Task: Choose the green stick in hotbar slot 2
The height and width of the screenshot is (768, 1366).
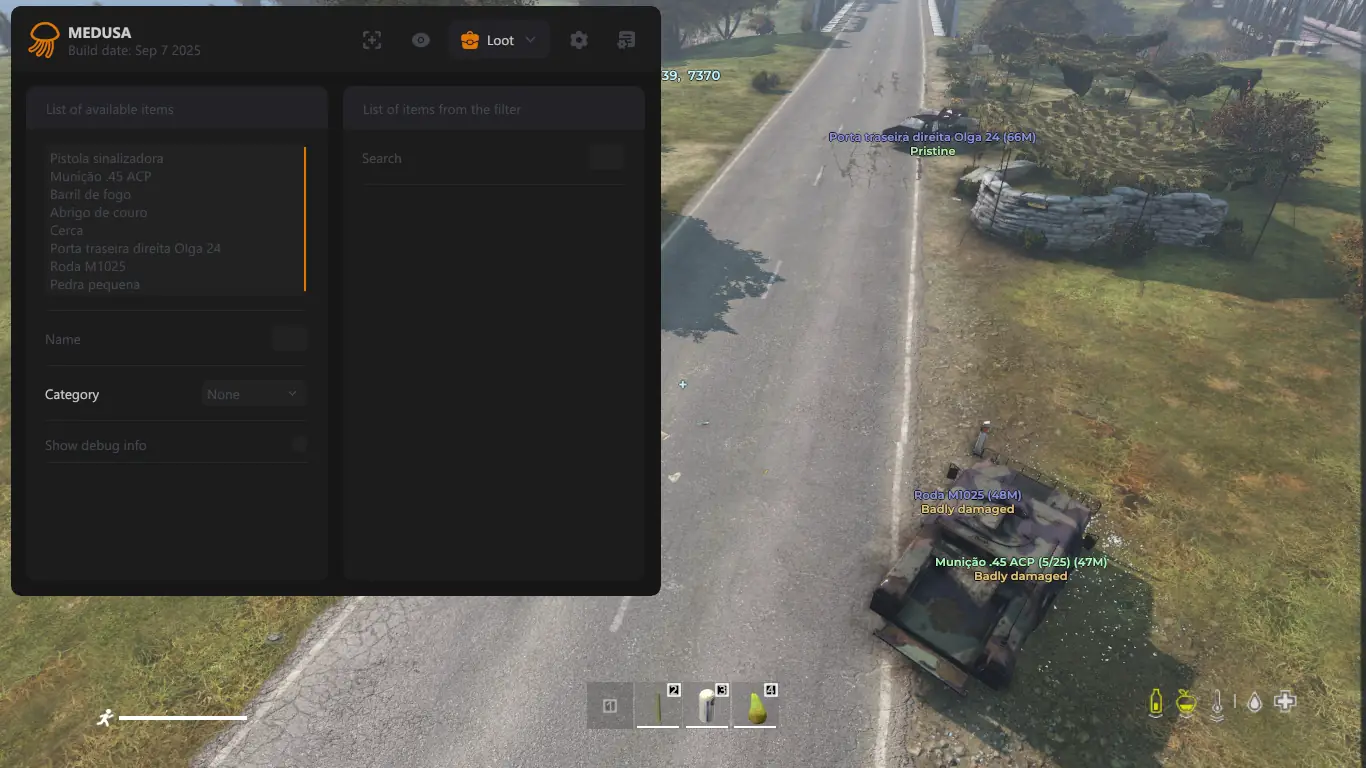Action: [658, 707]
